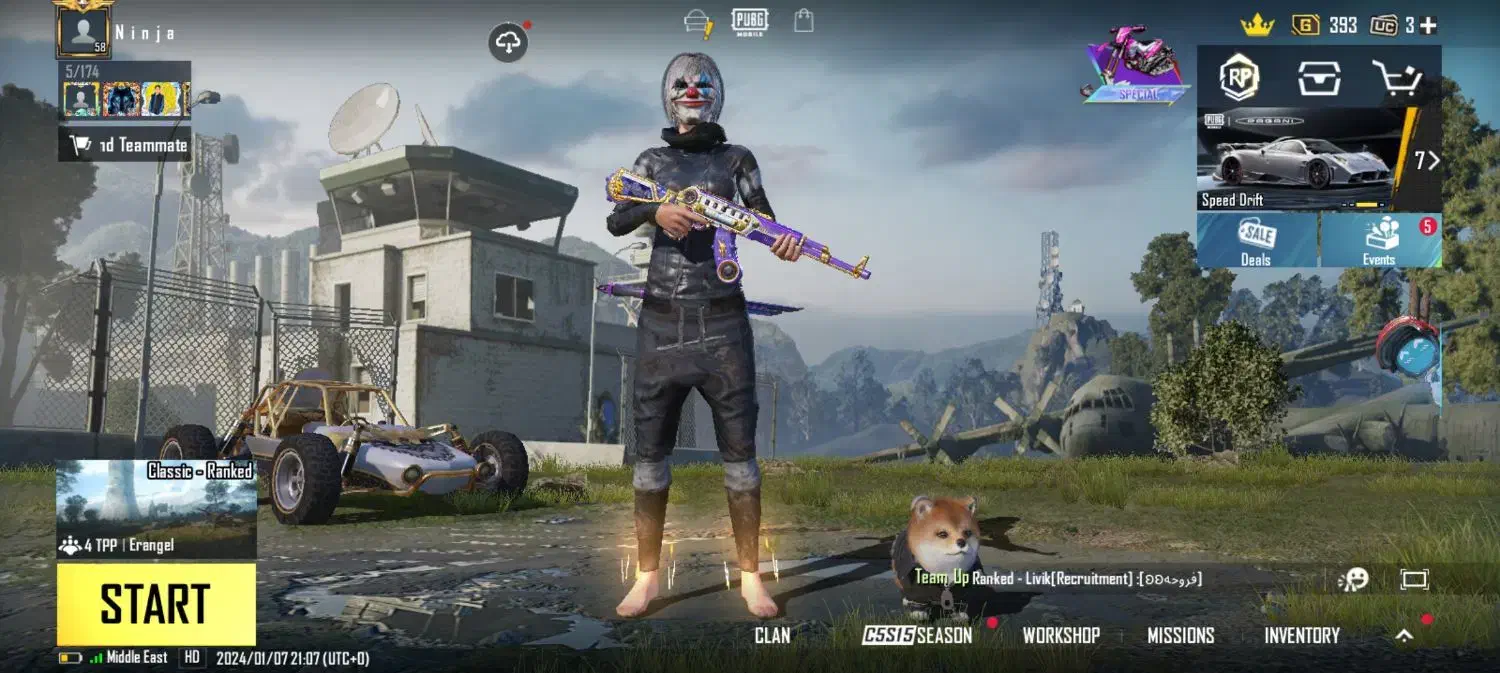Browse the Deals section
Screen dimensions: 1500x673
point(1257,241)
